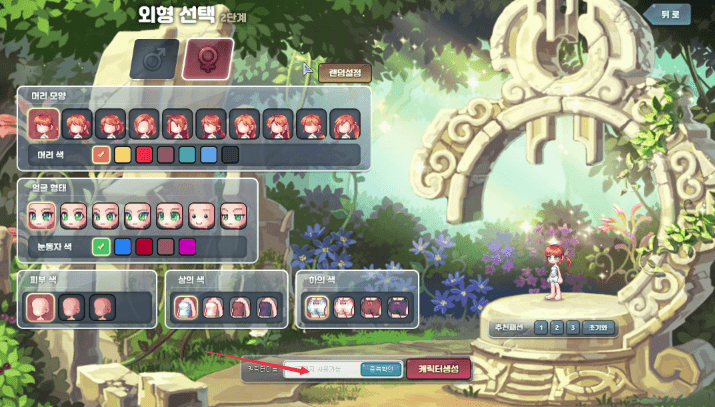The image size is (715, 407).
Task: Select the female gender button
Action: click(x=208, y=59)
